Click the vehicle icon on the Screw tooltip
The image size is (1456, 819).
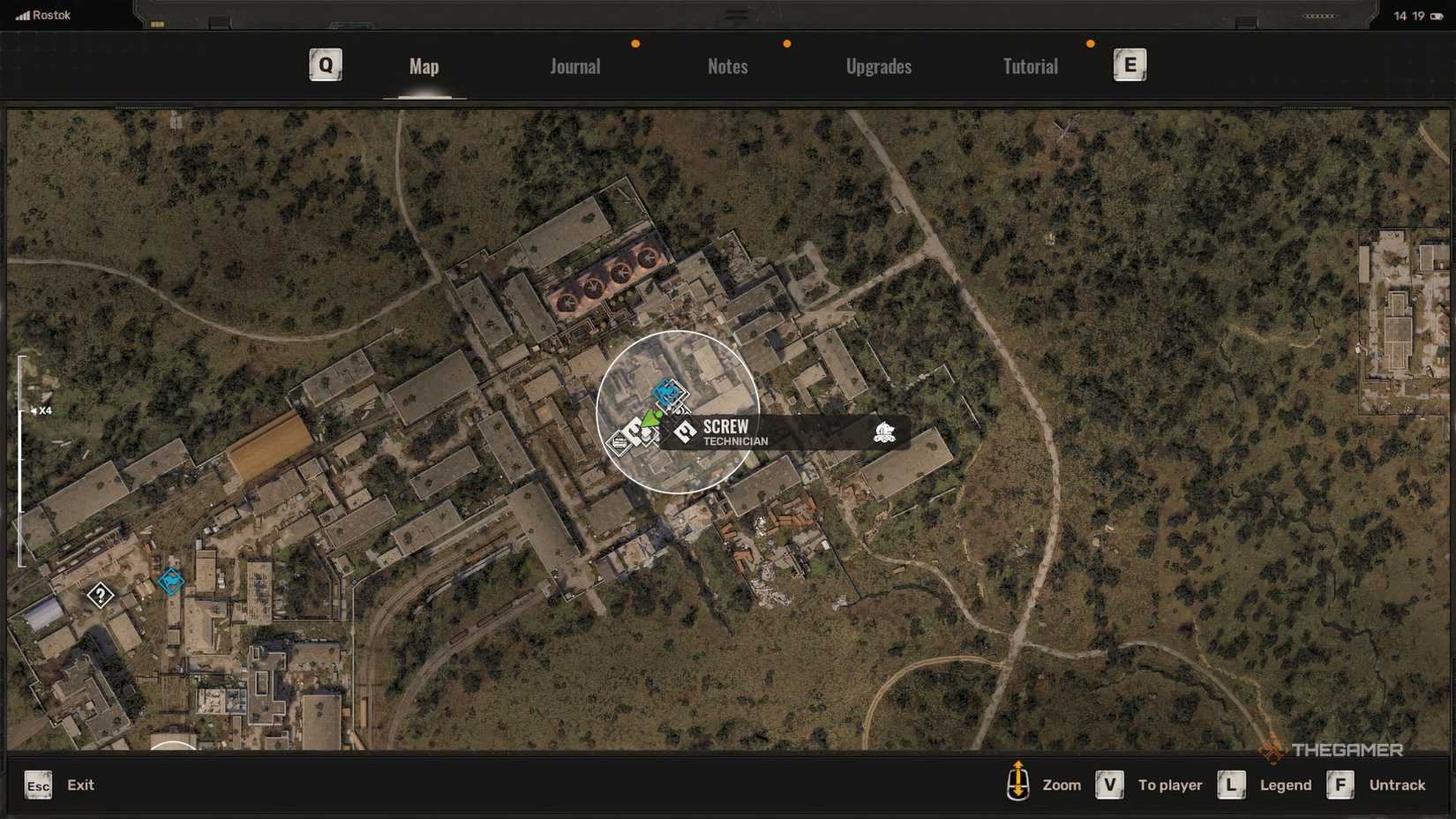tap(886, 431)
